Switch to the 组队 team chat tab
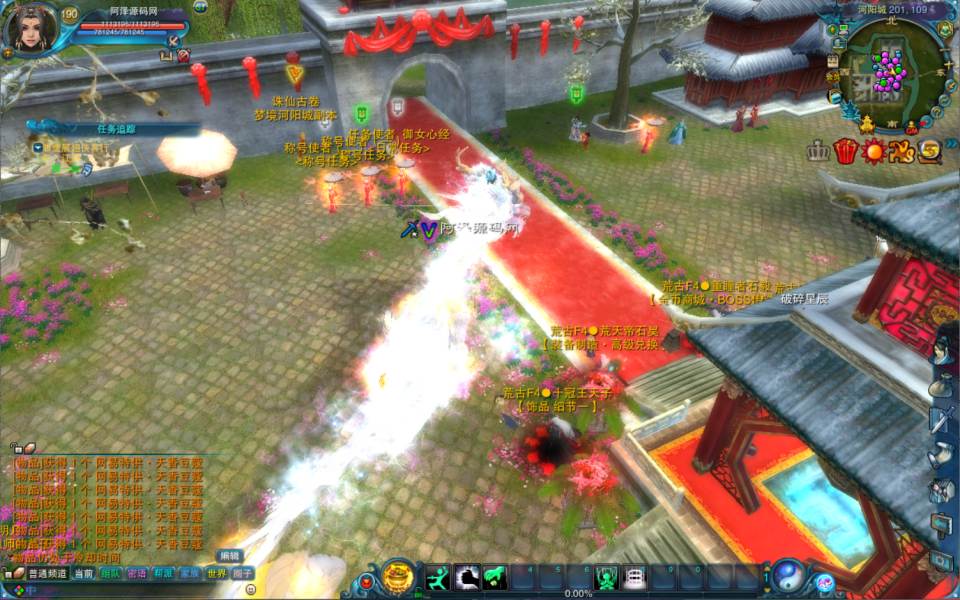The height and width of the screenshot is (600, 960). tap(110, 573)
